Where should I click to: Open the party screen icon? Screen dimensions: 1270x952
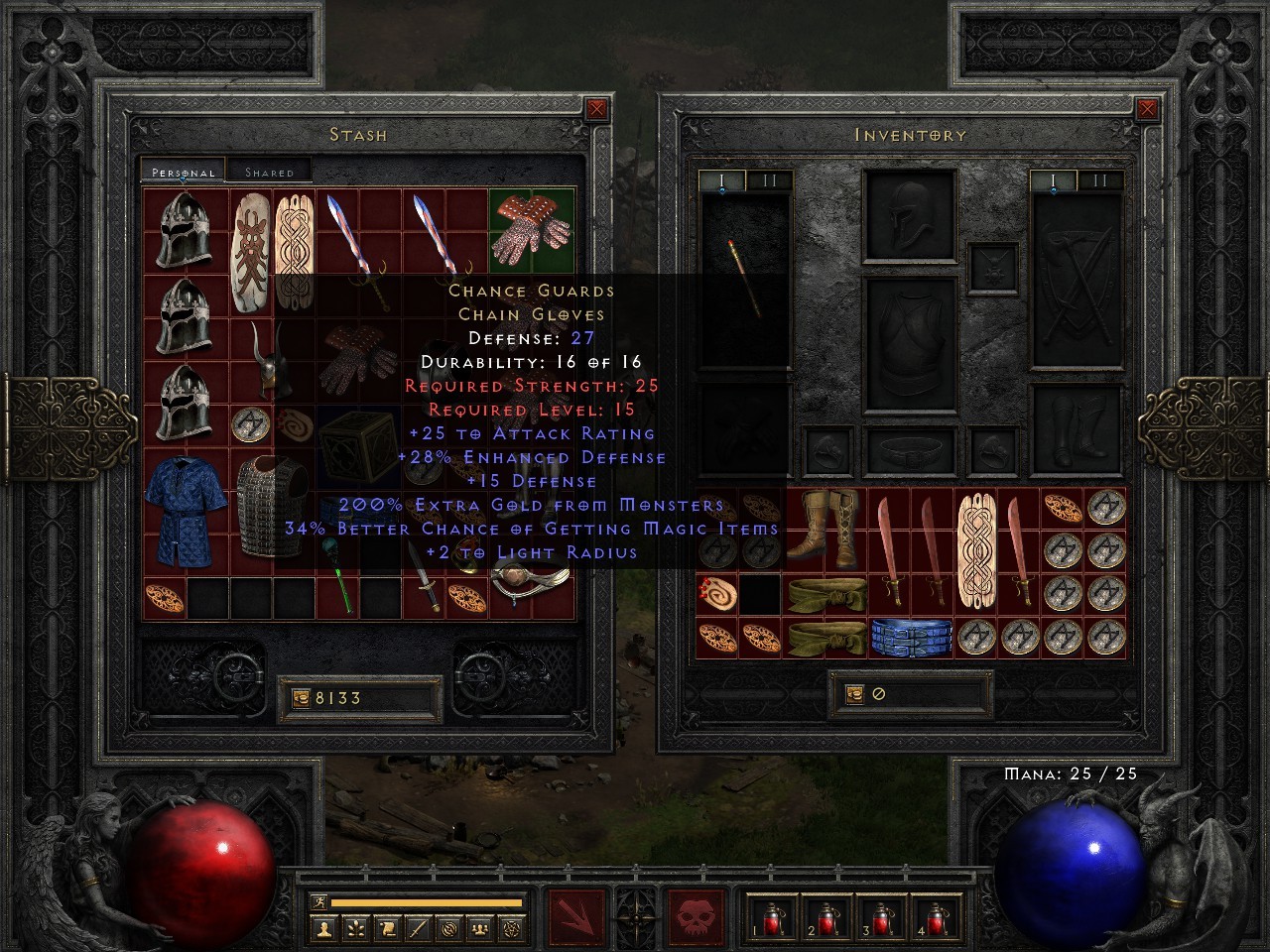coord(479,927)
